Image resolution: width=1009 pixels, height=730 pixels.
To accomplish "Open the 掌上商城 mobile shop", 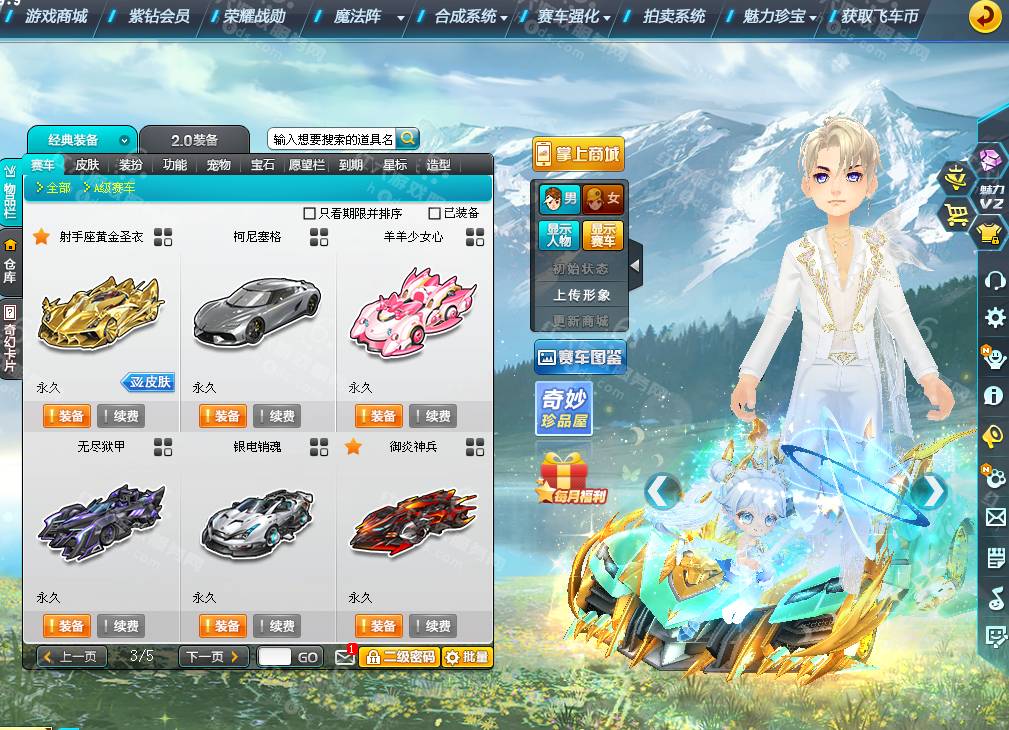I will tap(578, 155).
